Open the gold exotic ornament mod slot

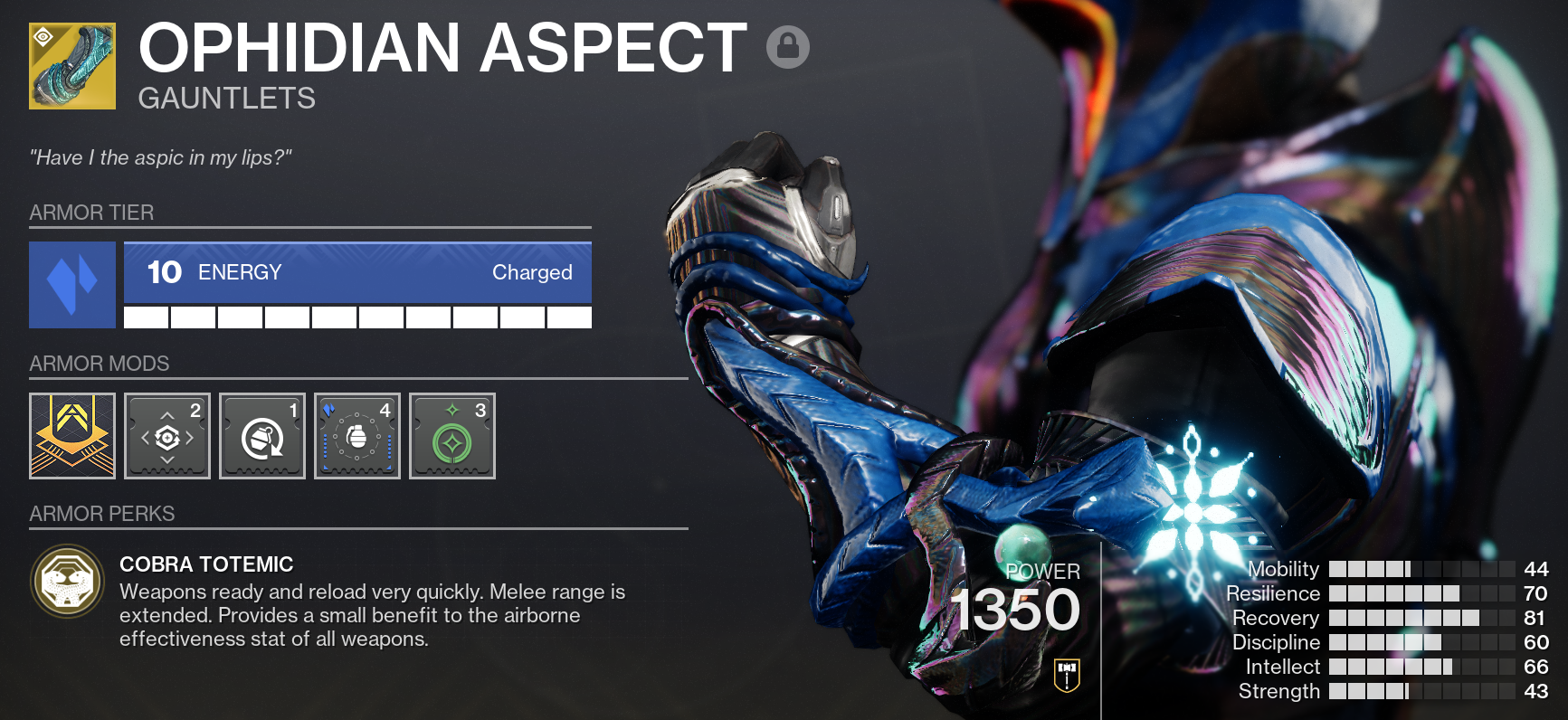point(72,435)
